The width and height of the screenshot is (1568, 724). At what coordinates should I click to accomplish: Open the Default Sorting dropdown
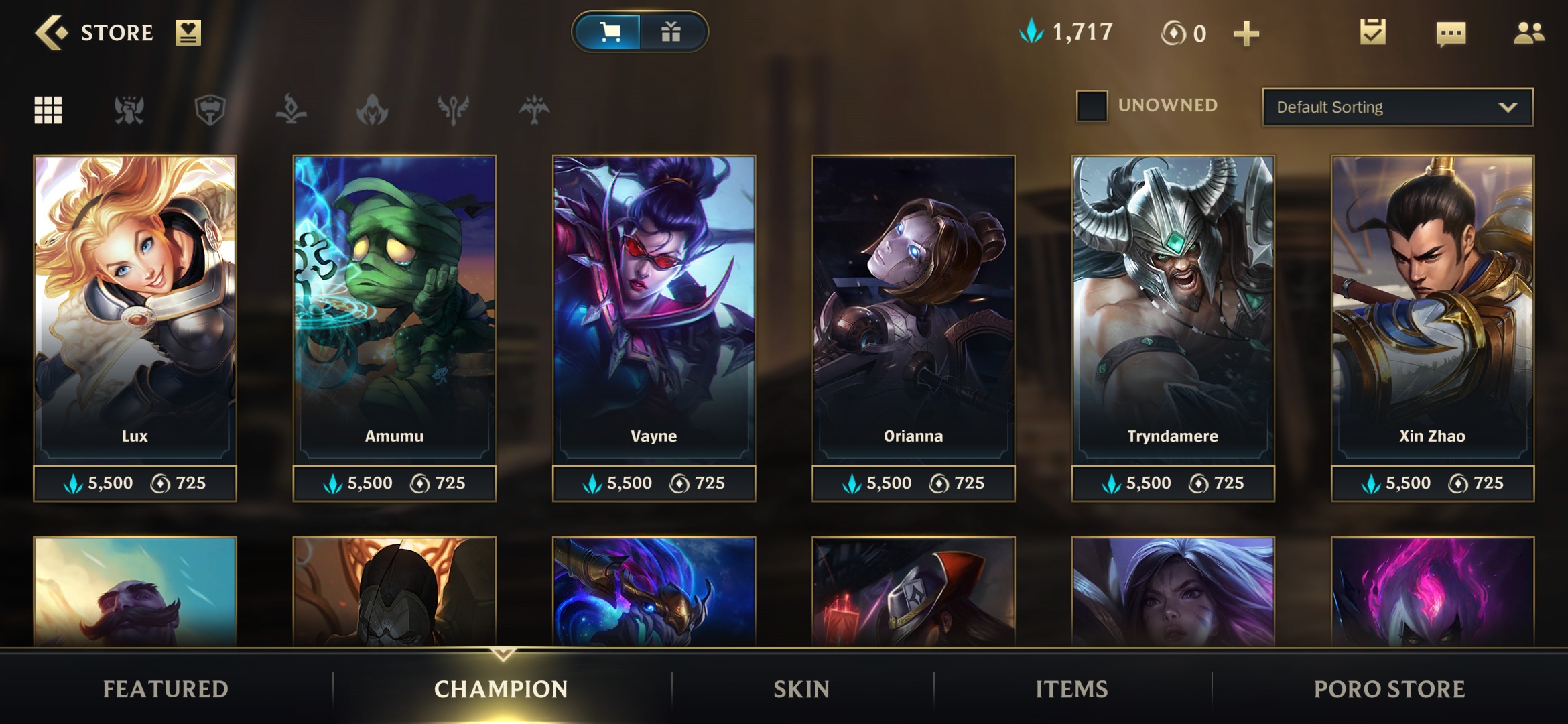pos(1397,107)
